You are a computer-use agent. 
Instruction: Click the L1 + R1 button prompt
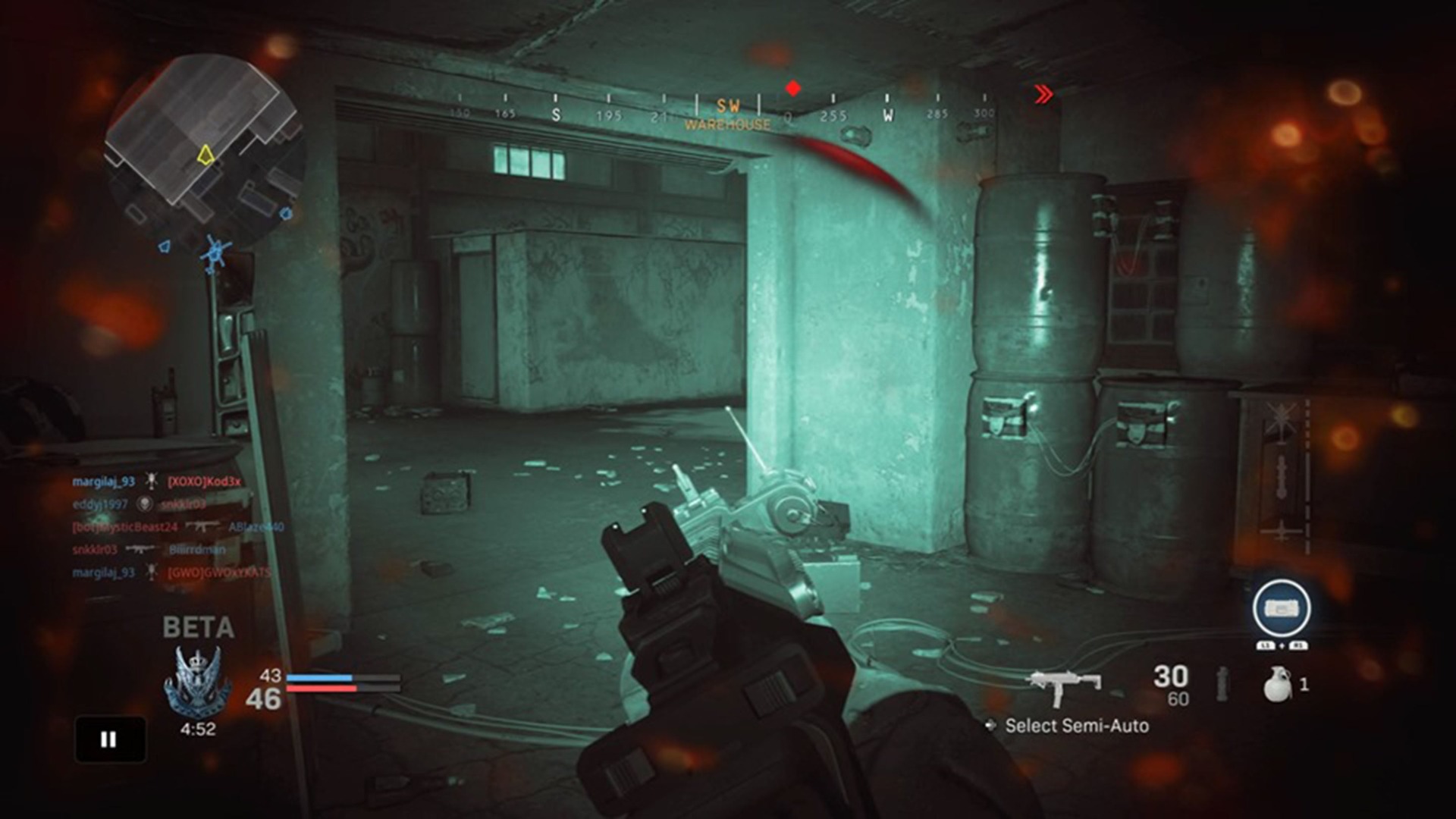(x=1282, y=645)
